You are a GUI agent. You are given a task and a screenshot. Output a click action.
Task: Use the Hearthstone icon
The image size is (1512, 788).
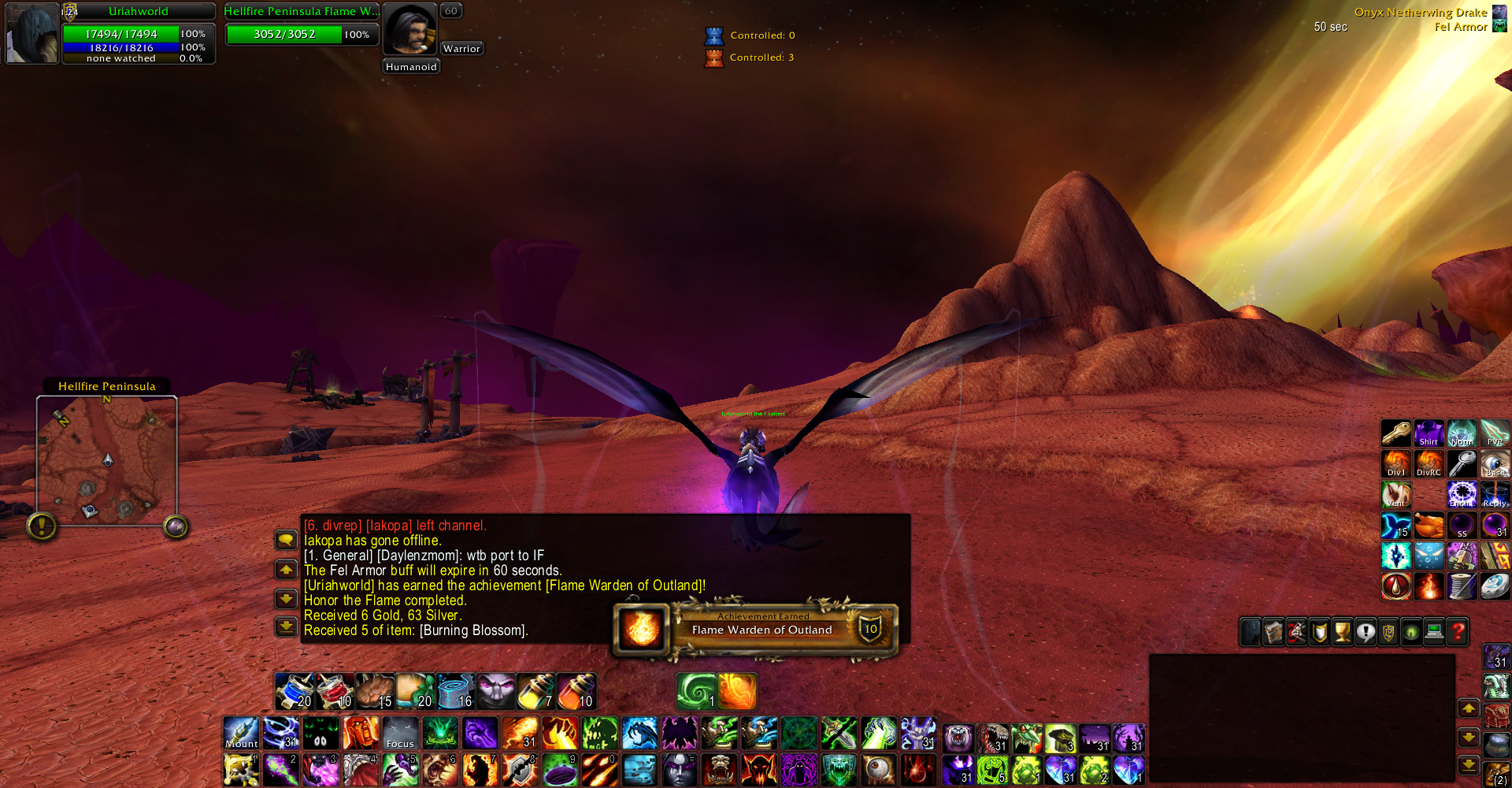tap(1495, 586)
